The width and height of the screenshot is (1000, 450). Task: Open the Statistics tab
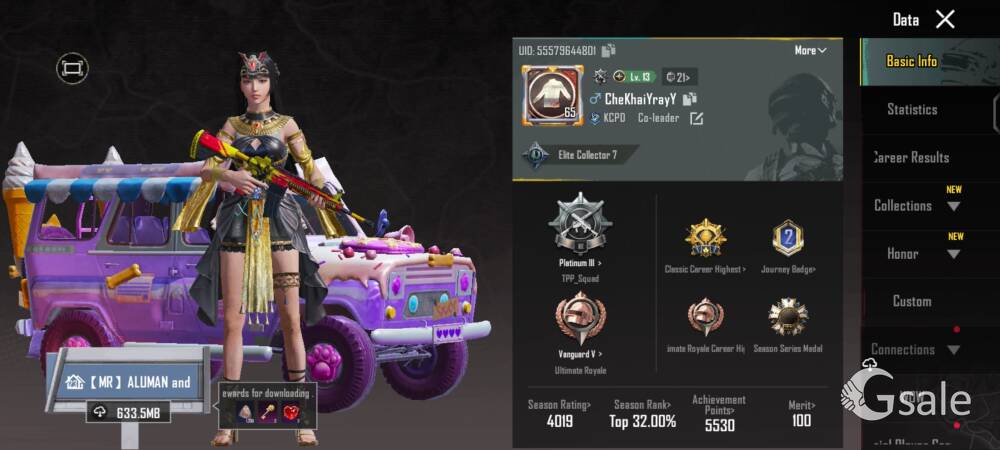pos(912,109)
